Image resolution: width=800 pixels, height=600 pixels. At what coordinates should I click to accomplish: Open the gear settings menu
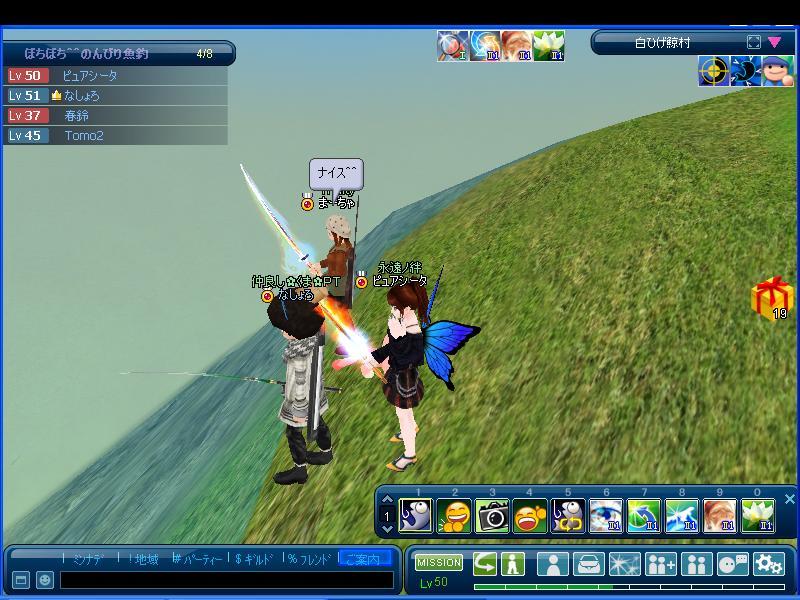tap(769, 564)
